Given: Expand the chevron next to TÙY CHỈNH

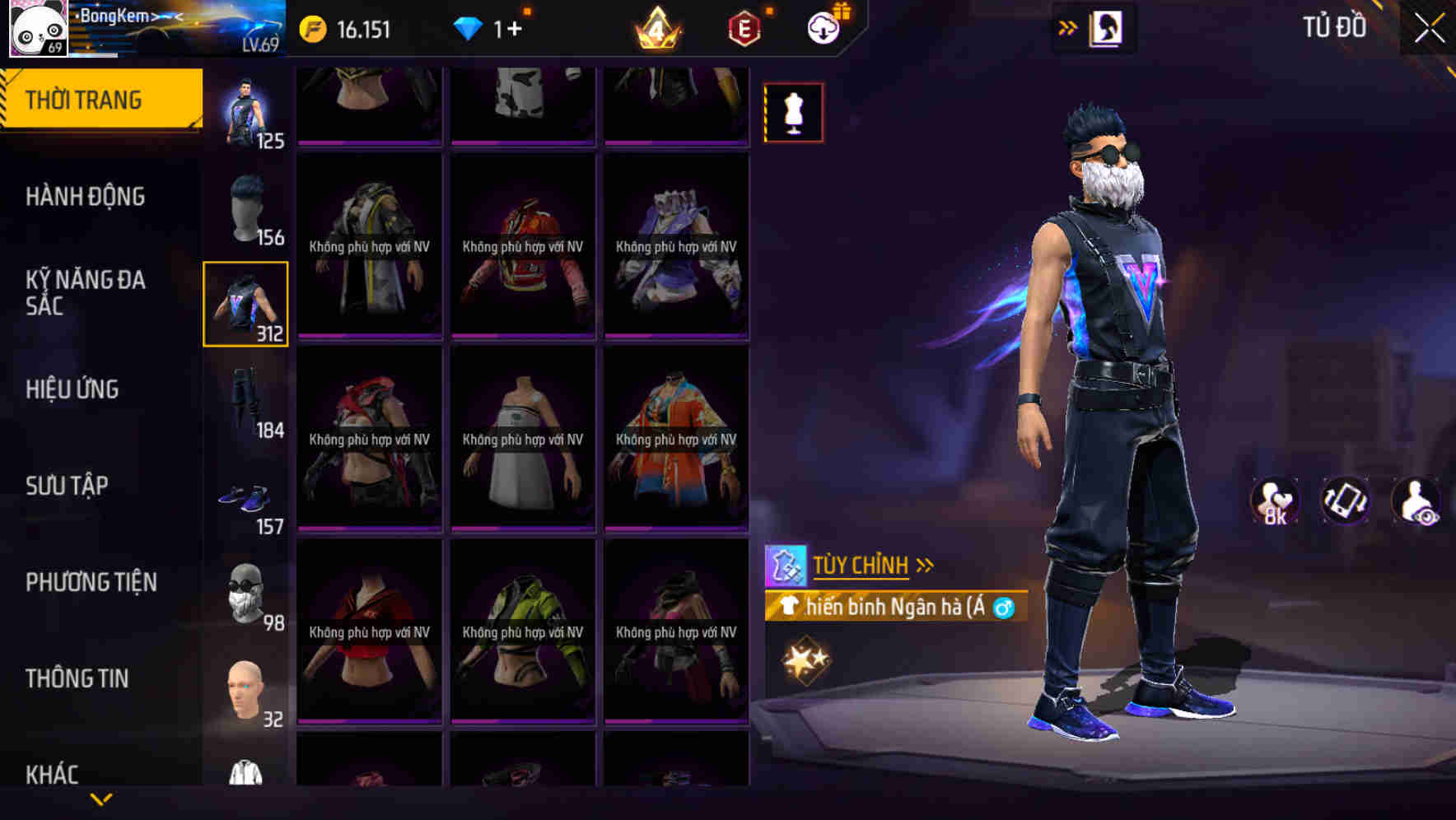Looking at the screenshot, I should point(926,564).
